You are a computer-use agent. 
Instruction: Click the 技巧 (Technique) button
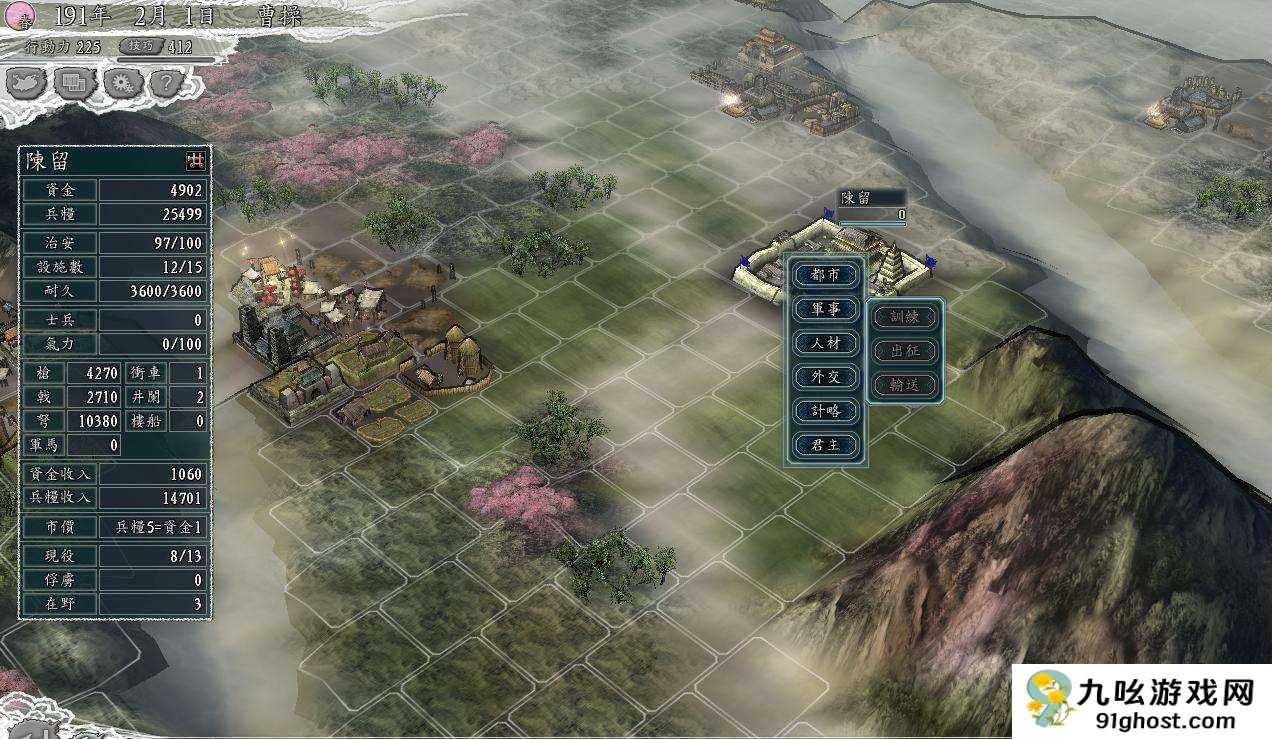[141, 46]
